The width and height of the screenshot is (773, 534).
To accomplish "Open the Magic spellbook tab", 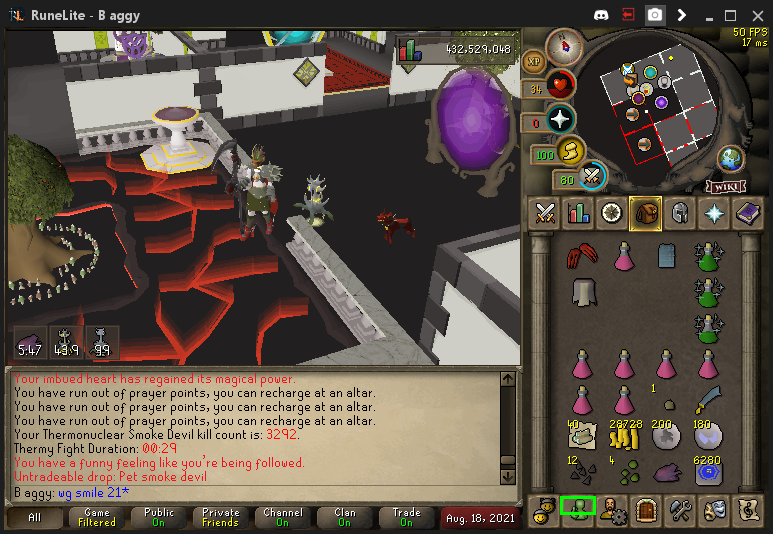I will (747, 212).
